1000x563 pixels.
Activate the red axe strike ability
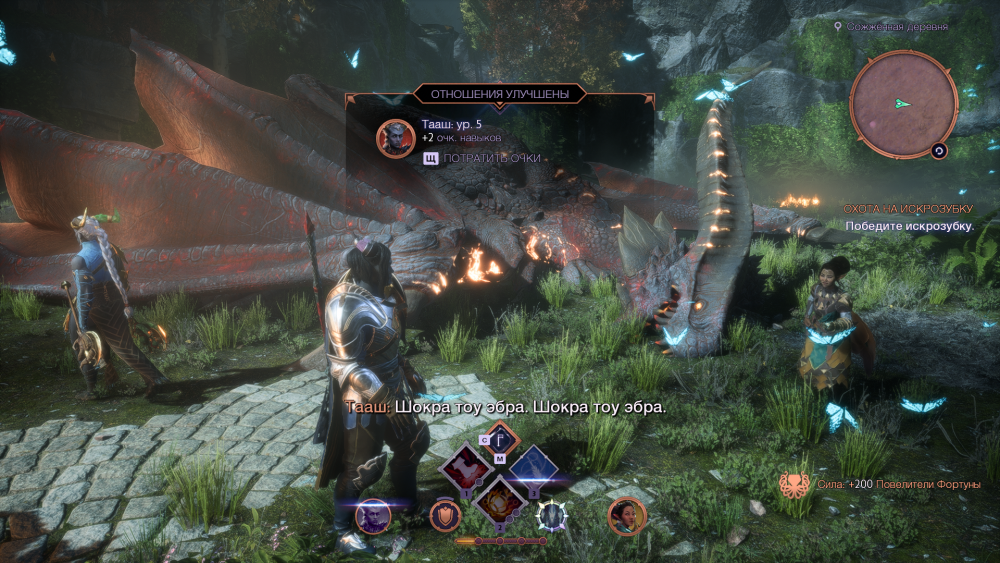pyautogui.click(x=467, y=468)
